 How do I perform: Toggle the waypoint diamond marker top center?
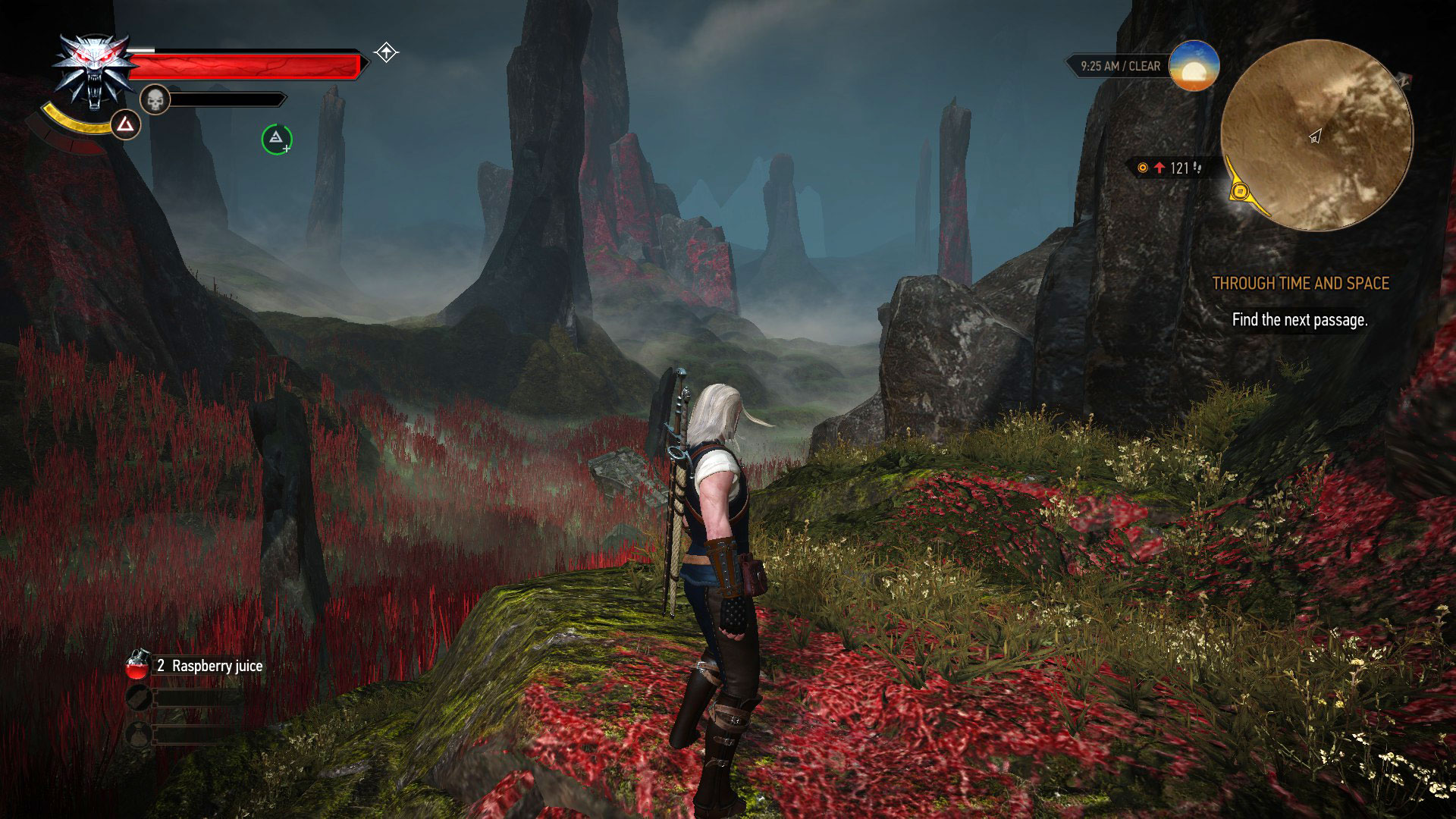click(385, 52)
